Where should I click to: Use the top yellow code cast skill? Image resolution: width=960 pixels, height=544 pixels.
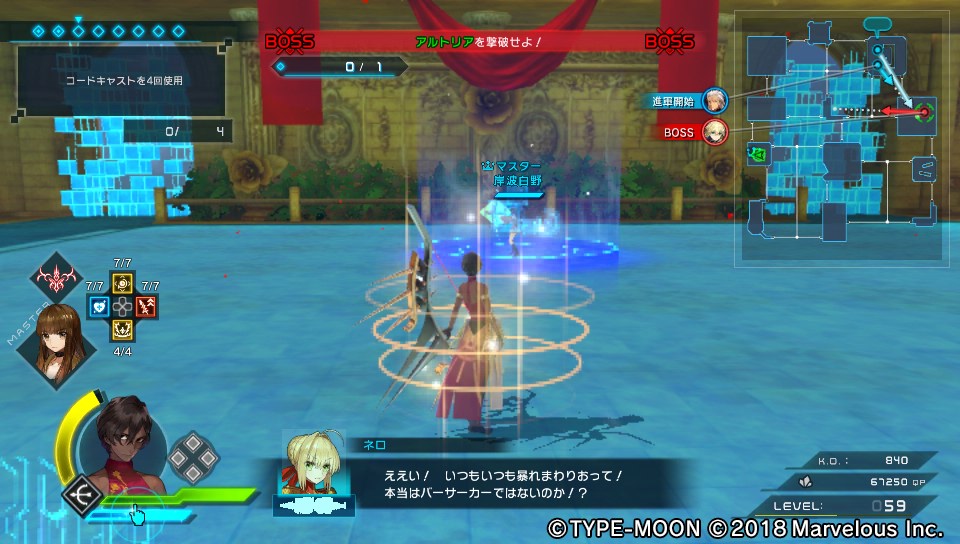pyautogui.click(x=122, y=285)
